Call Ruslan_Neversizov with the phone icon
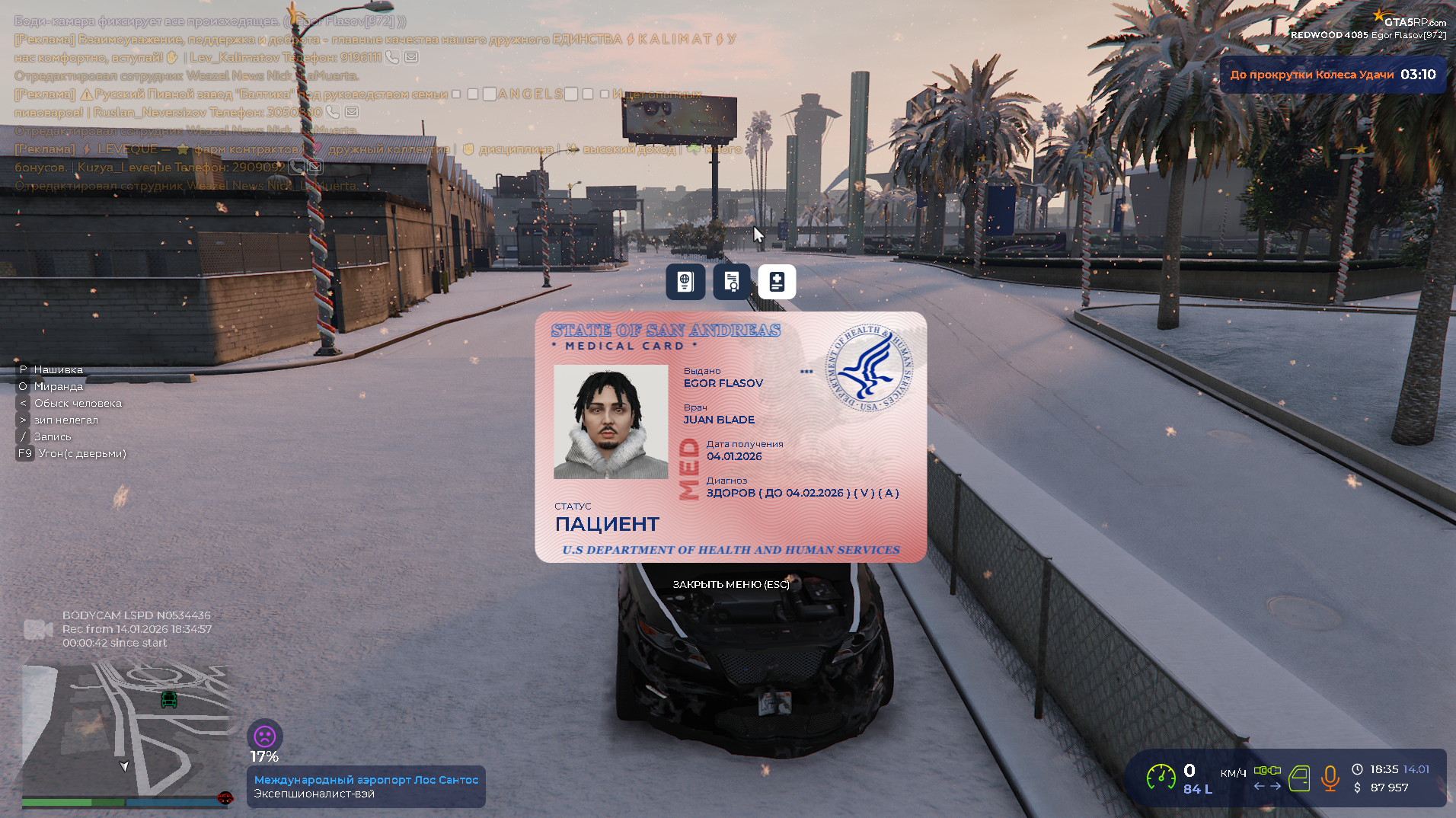Image resolution: width=1456 pixels, height=818 pixels. pos(333,112)
